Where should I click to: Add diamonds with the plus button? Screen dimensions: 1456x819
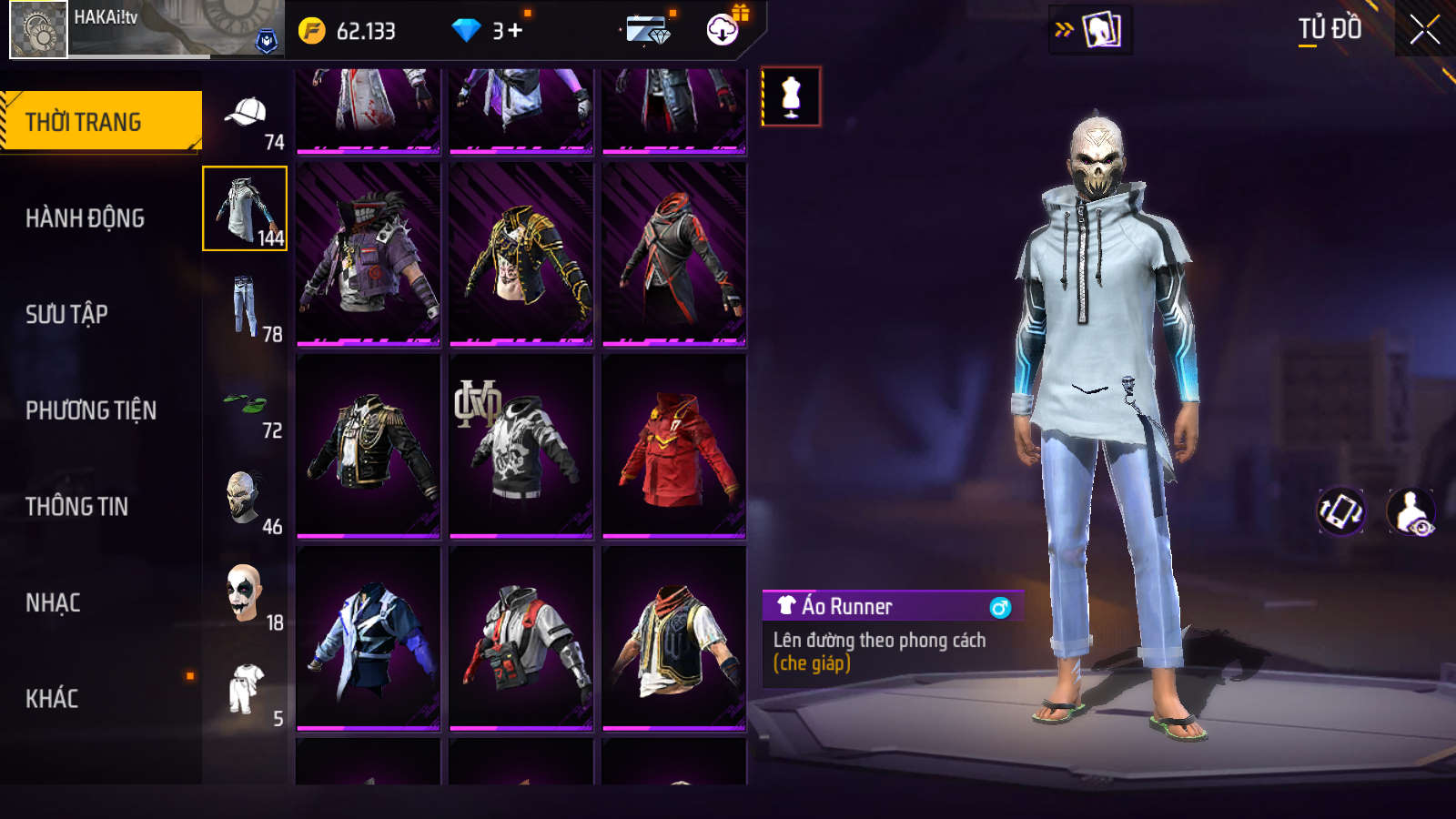[515, 31]
